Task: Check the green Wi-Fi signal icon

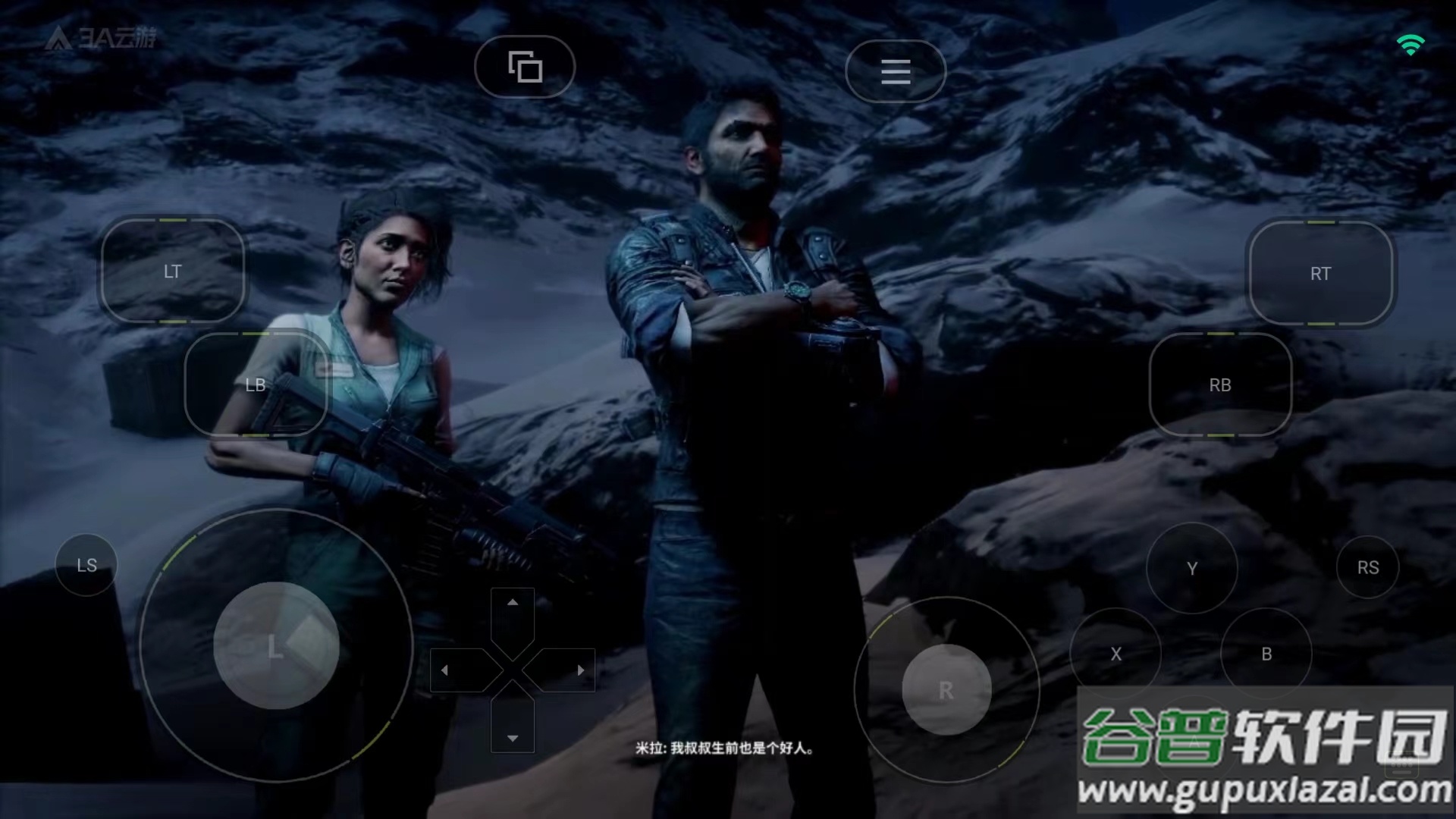Action: pos(1410,45)
